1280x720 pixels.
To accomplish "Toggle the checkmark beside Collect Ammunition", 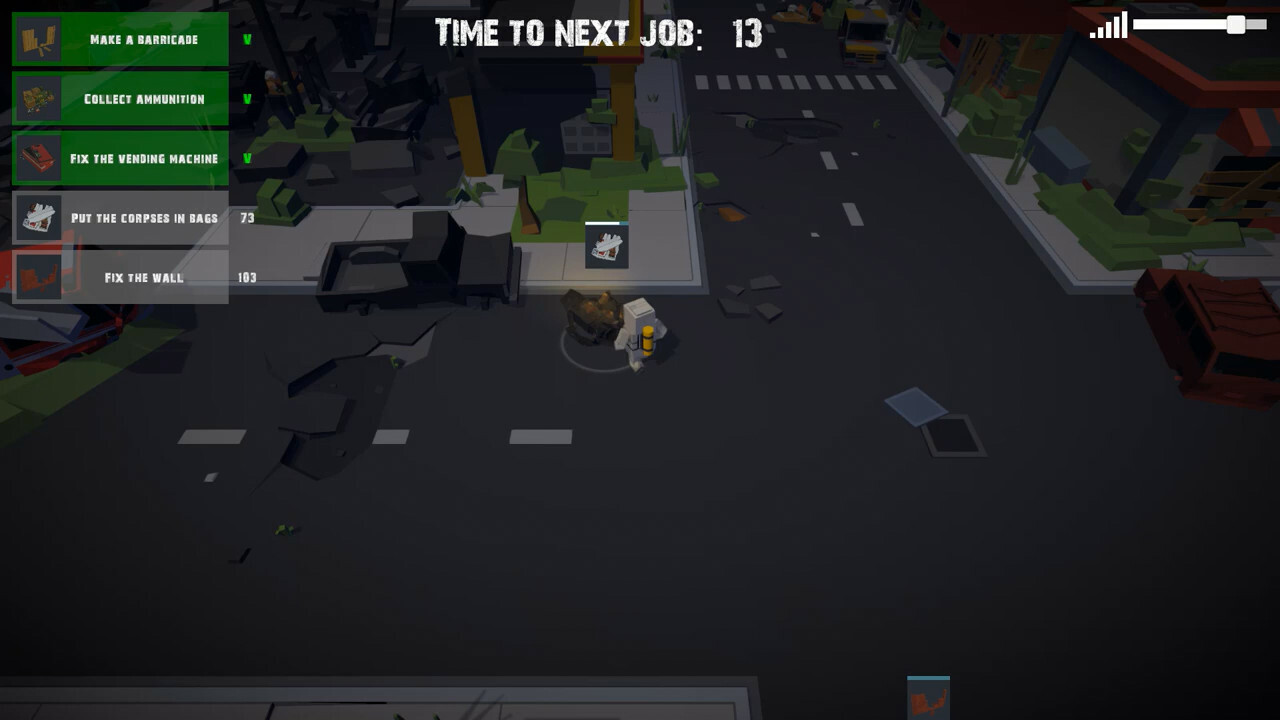I will (249, 99).
